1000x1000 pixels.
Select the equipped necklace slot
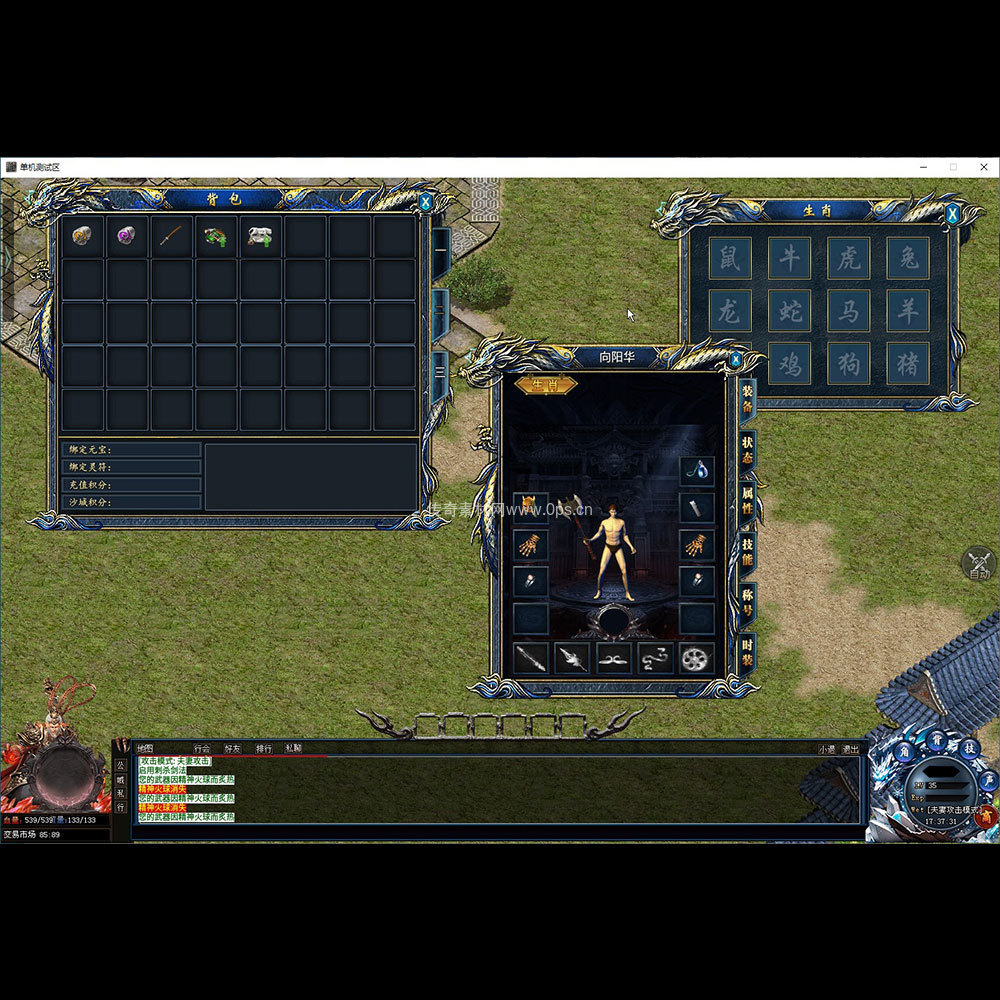[697, 470]
